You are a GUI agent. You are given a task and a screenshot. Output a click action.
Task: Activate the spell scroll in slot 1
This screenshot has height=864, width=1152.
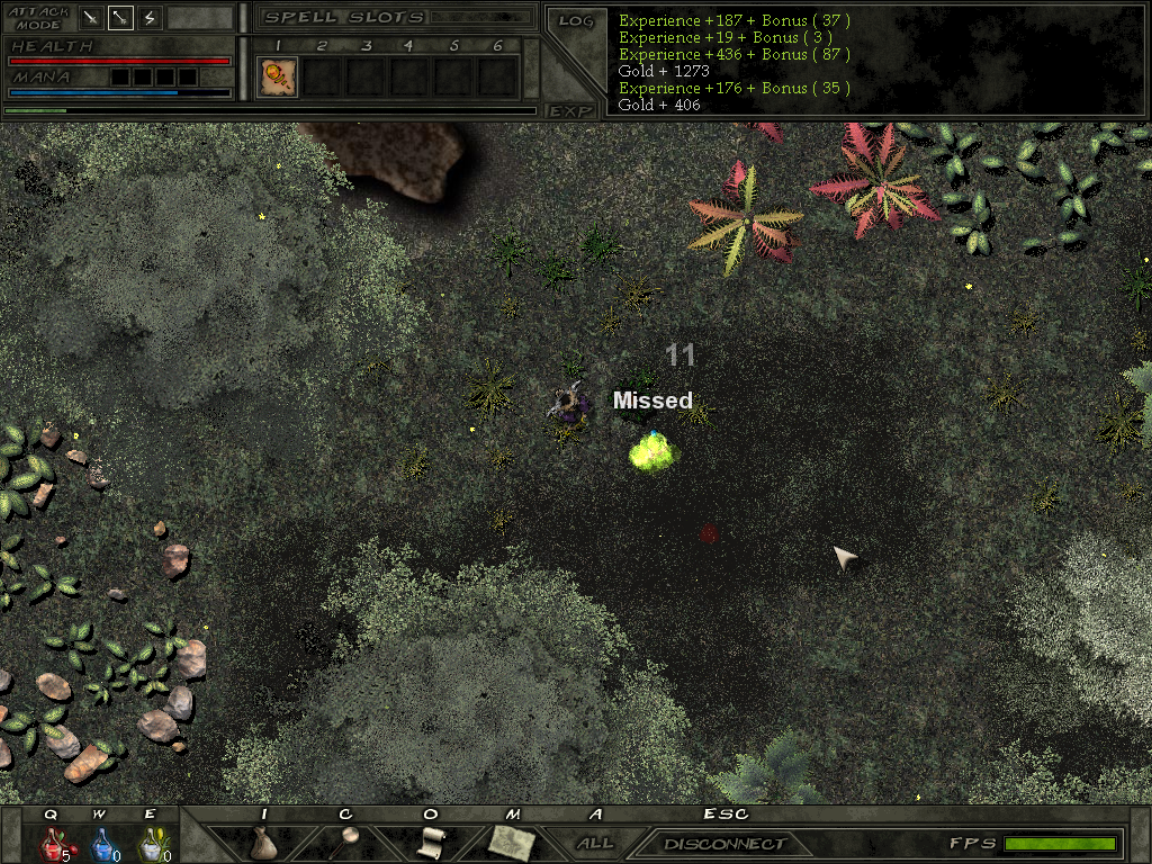point(278,77)
